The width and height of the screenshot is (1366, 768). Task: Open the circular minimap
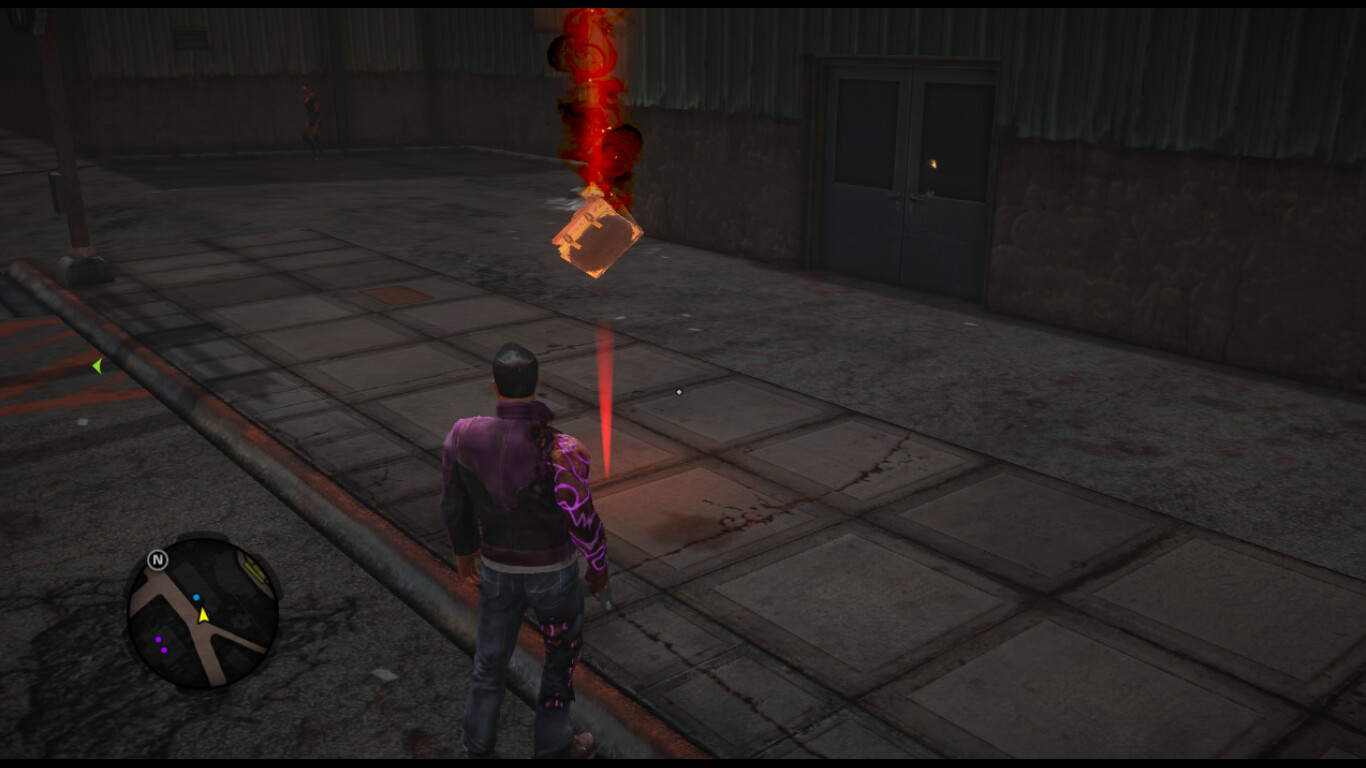[x=201, y=612]
